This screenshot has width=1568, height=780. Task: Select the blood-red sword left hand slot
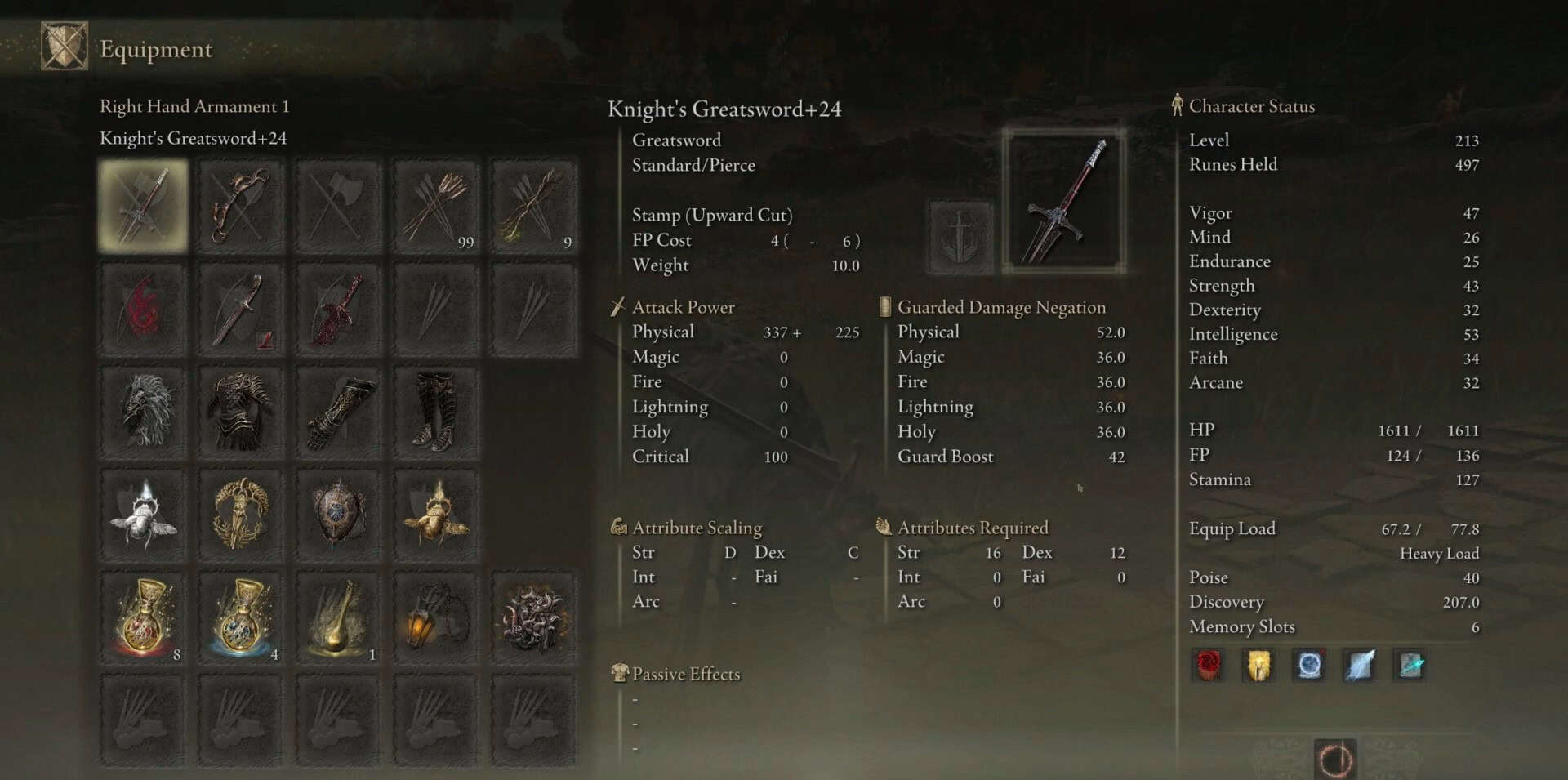point(339,310)
